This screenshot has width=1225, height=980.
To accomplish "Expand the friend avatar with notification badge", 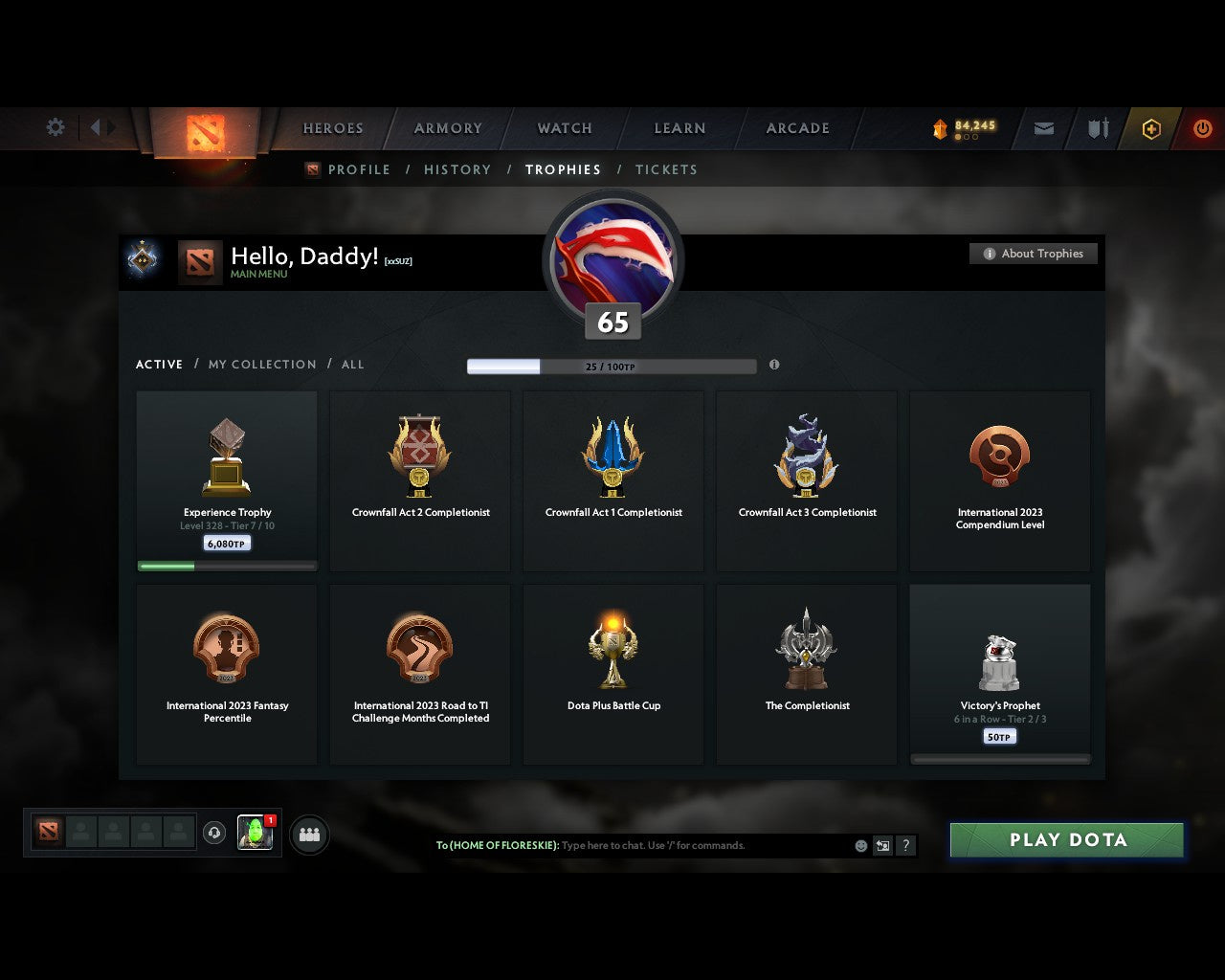I will click(x=255, y=834).
